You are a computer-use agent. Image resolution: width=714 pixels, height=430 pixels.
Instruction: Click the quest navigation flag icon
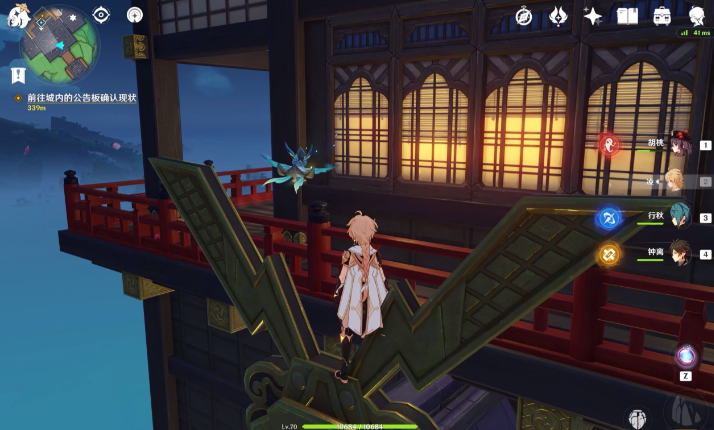pyautogui.click(x=17, y=75)
